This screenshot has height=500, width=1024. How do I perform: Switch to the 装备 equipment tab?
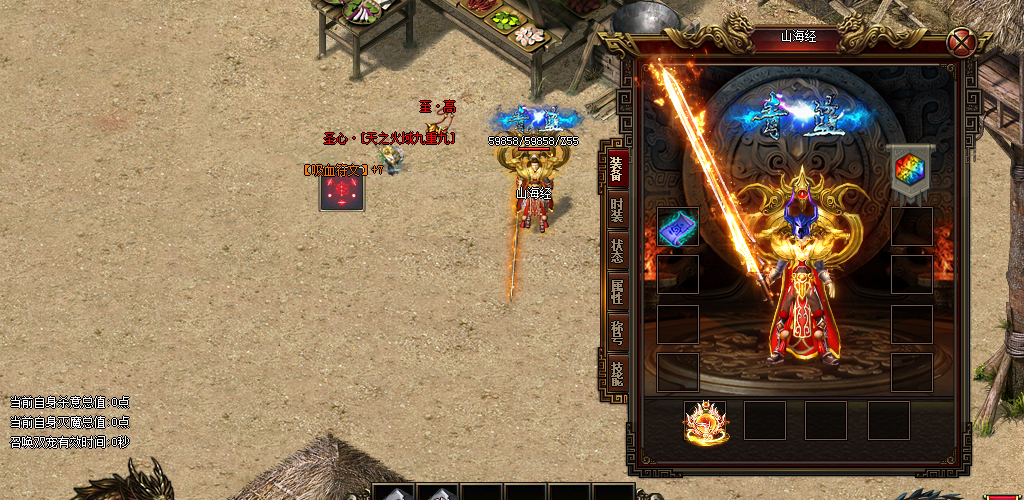point(616,168)
